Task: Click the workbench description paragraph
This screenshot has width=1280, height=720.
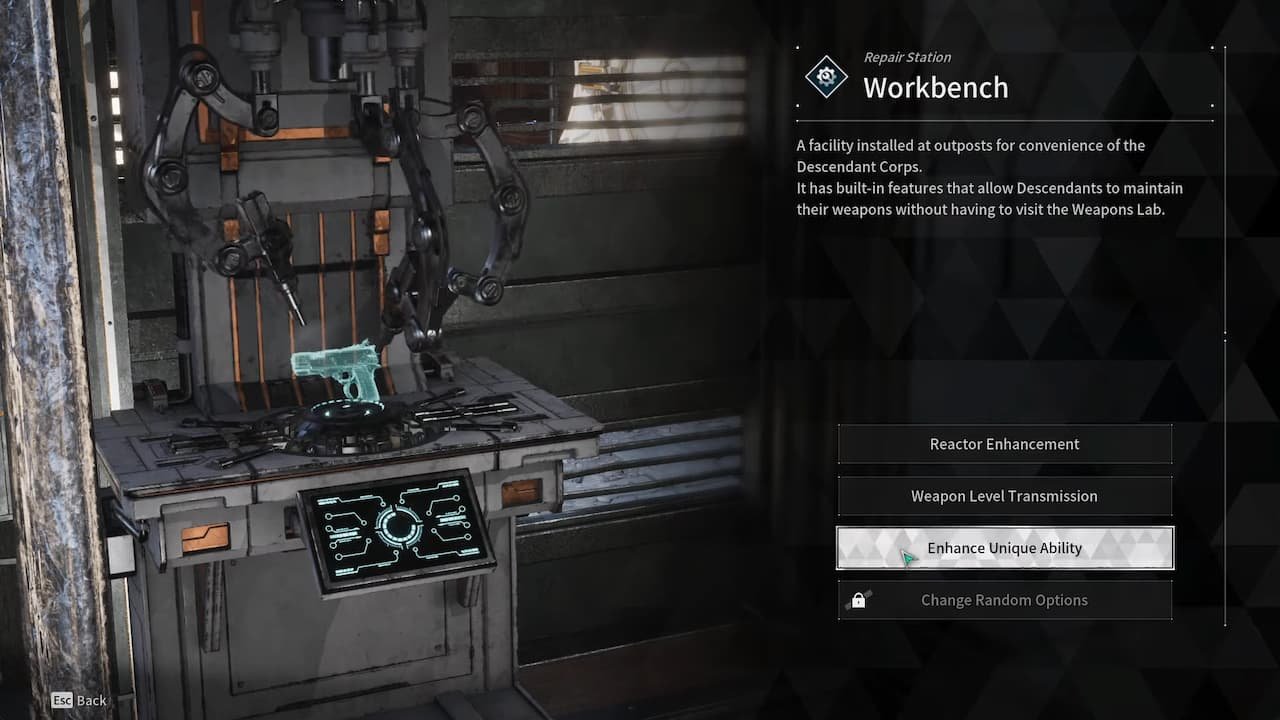Action: coord(990,177)
